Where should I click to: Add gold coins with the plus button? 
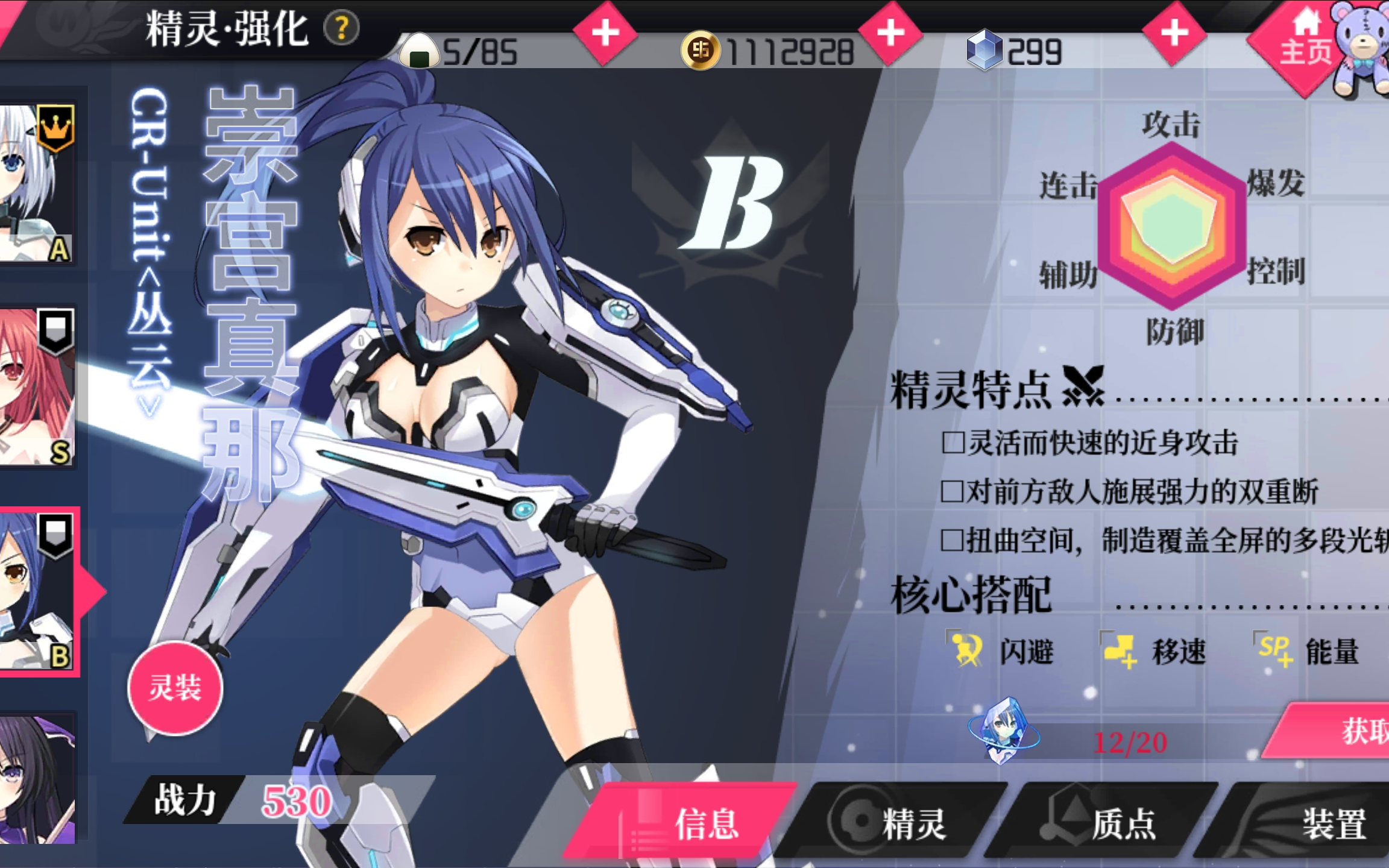tap(890, 33)
